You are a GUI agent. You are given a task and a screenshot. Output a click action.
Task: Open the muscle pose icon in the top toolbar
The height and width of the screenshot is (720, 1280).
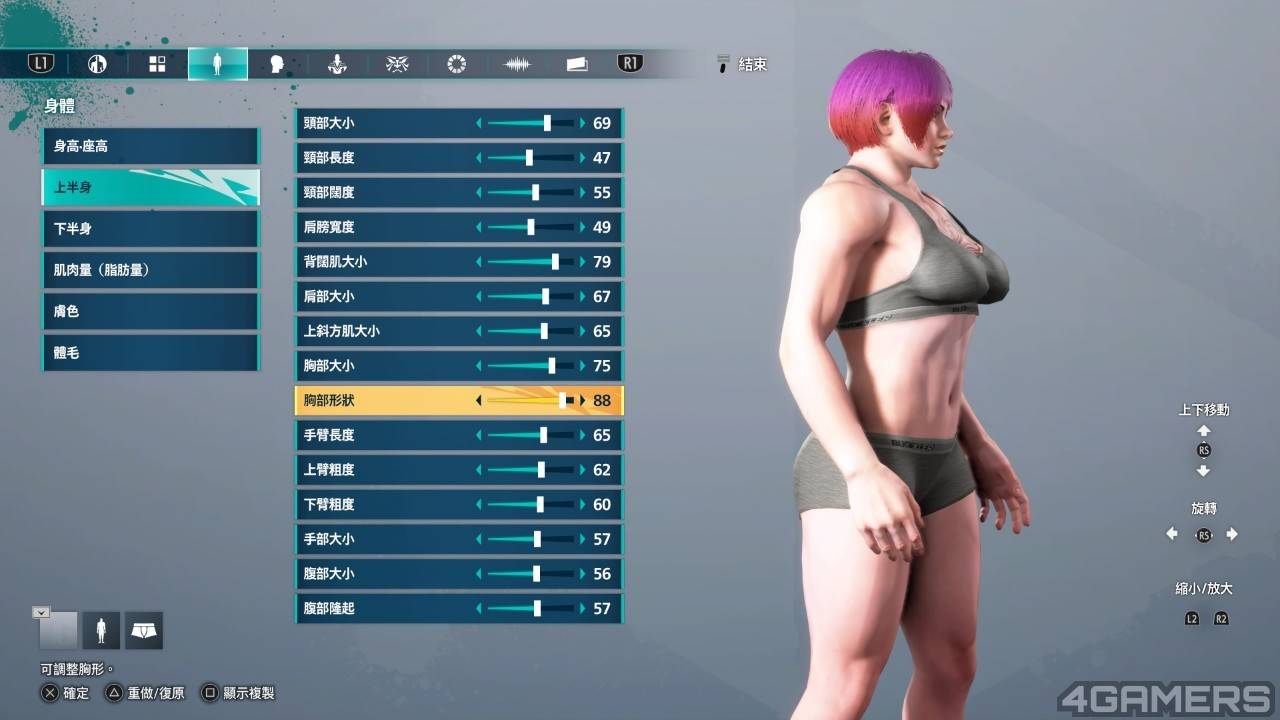coord(337,63)
